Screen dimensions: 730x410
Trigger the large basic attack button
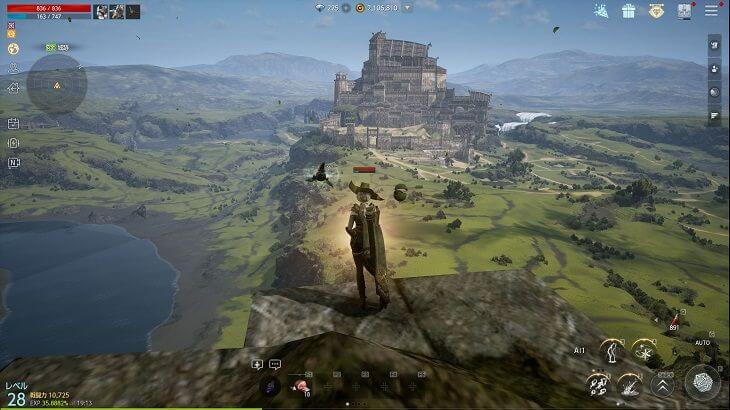pyautogui.click(x=702, y=381)
